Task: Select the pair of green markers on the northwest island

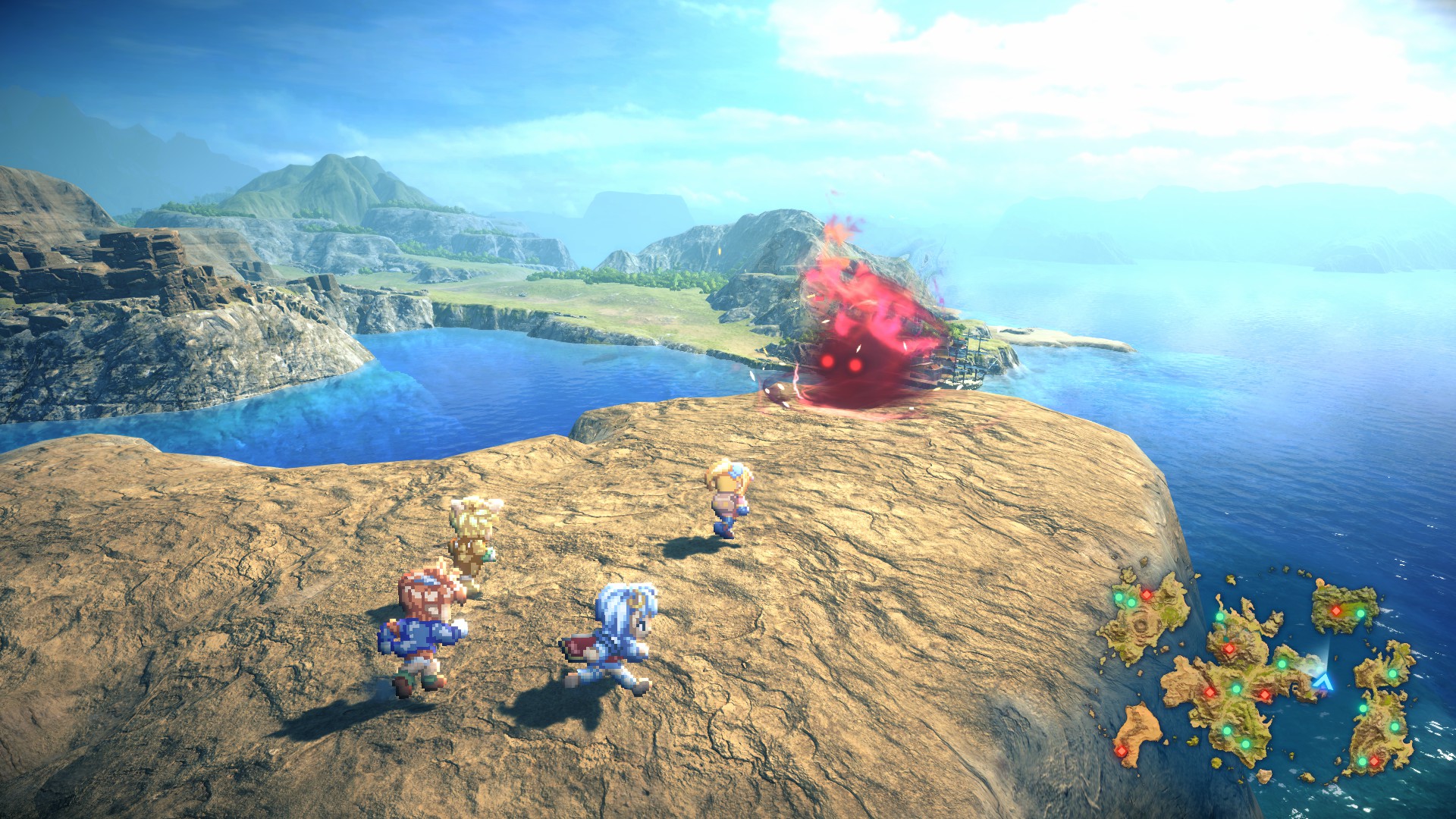Action: [x=1125, y=600]
